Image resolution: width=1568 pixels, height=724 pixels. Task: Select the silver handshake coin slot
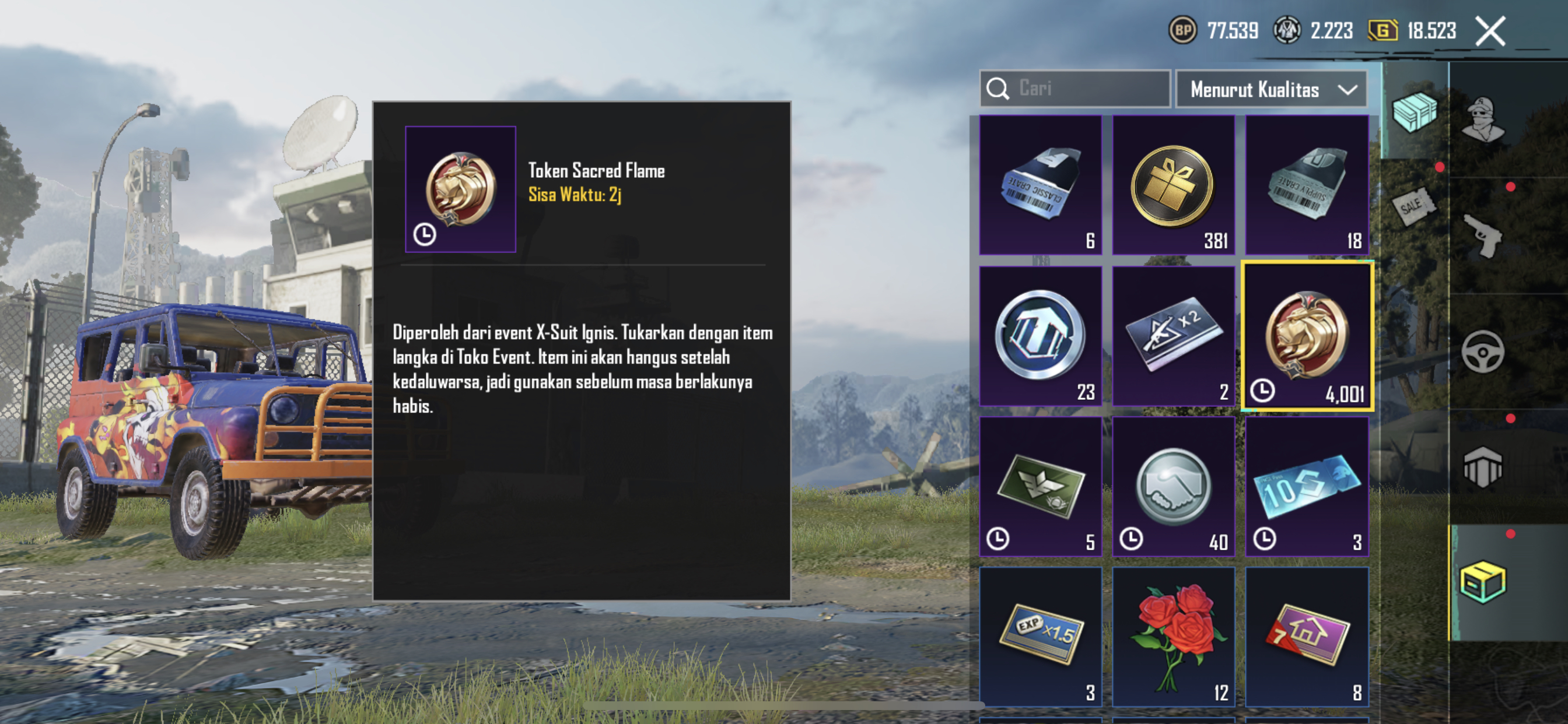pos(1173,487)
